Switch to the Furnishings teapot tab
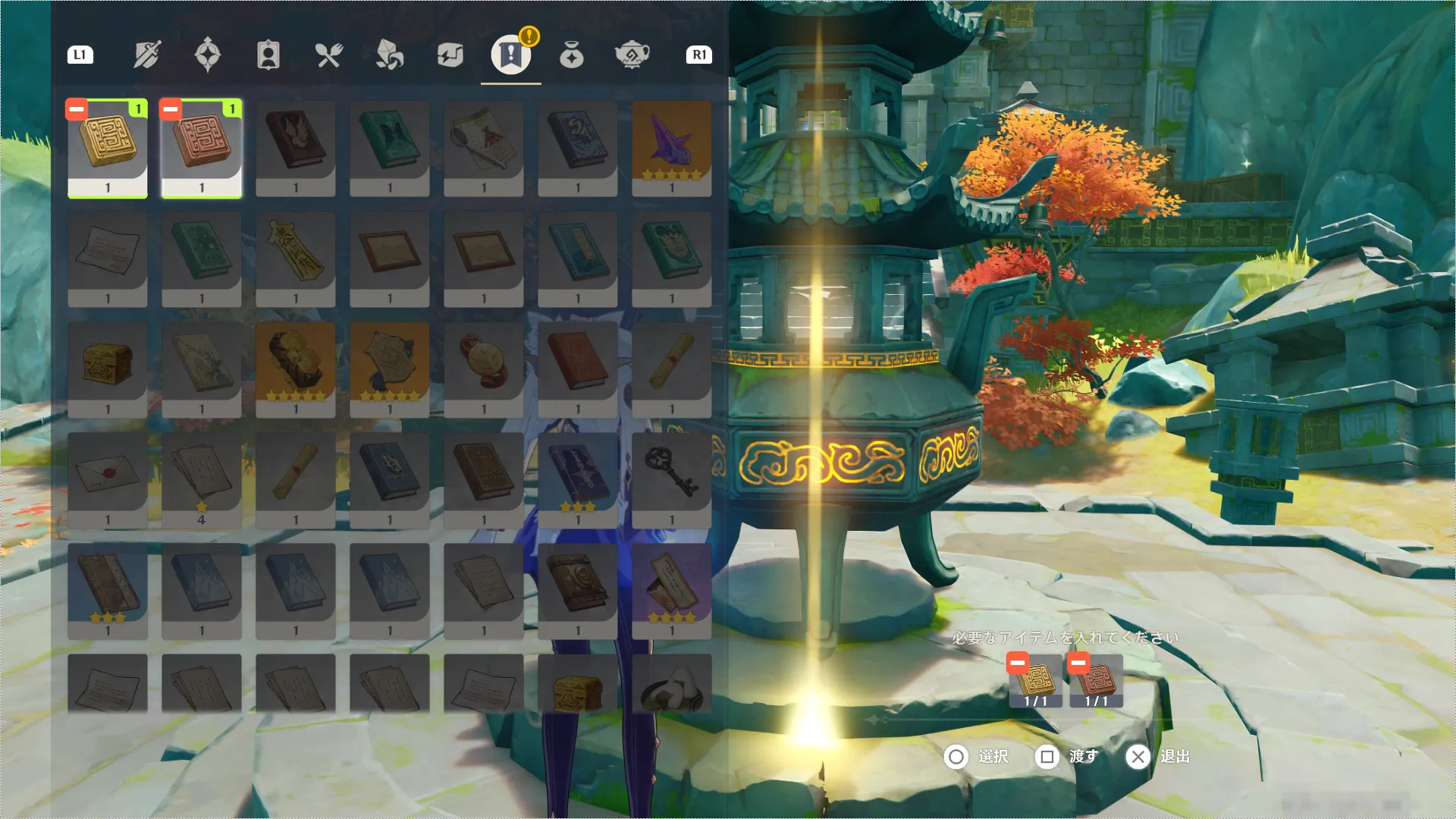The image size is (1456, 819). 632,55
